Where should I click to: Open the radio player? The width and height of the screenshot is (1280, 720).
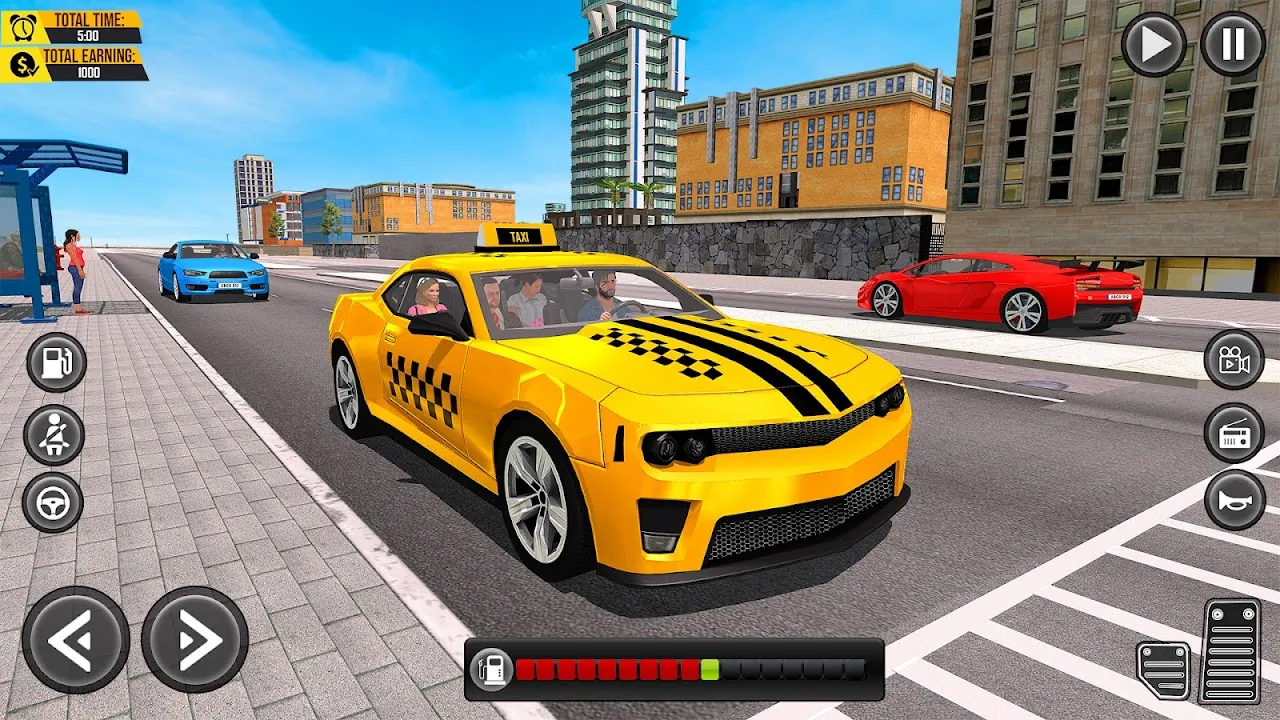1233,434
